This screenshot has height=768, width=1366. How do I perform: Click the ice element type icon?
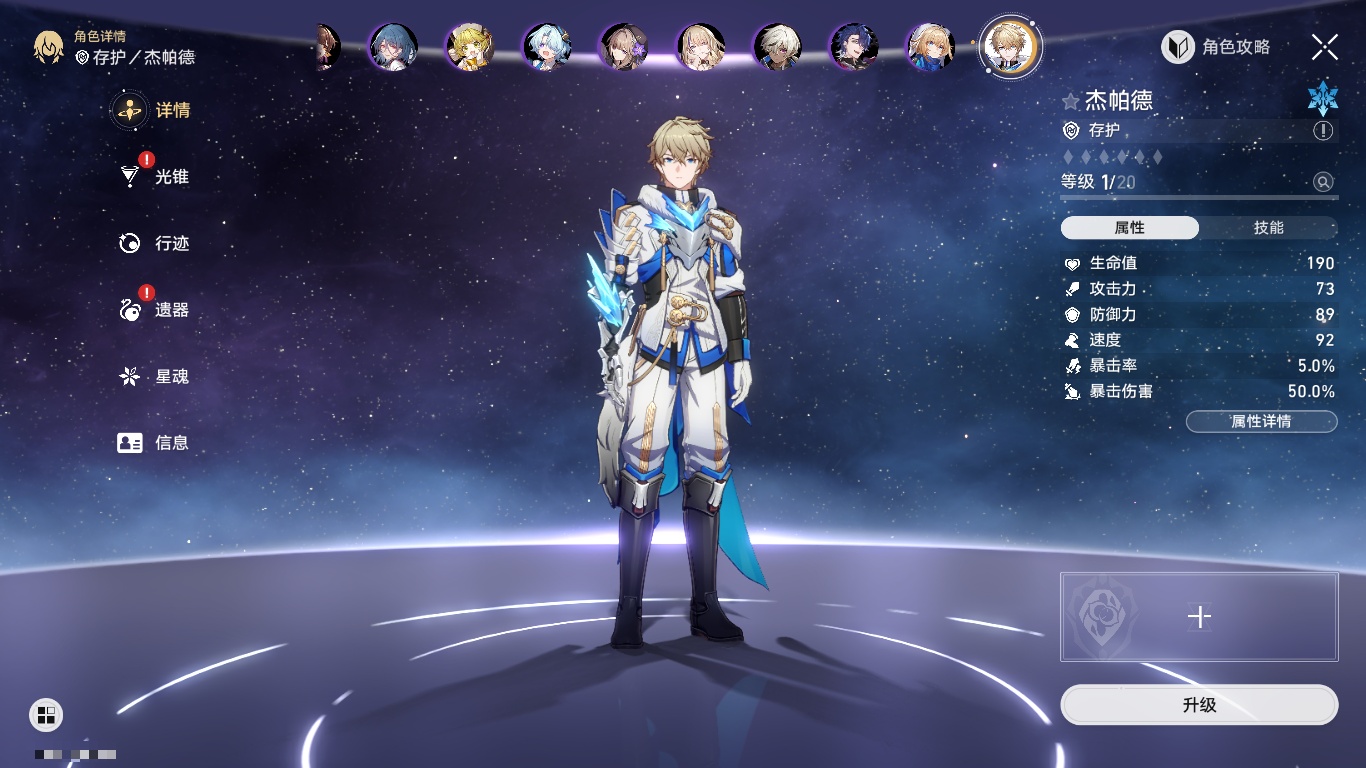pos(1322,98)
